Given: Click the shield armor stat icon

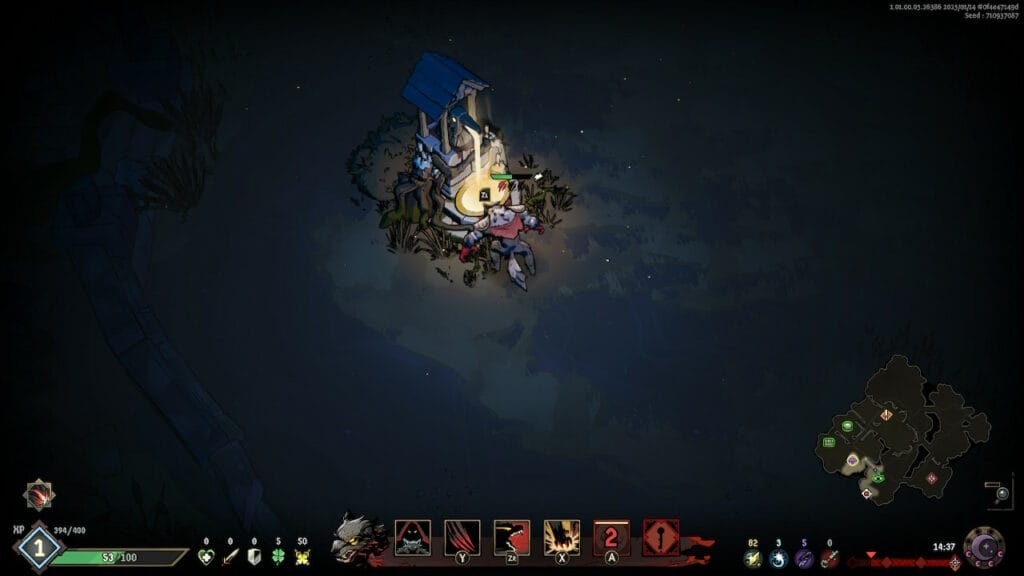Looking at the screenshot, I should (x=254, y=557).
